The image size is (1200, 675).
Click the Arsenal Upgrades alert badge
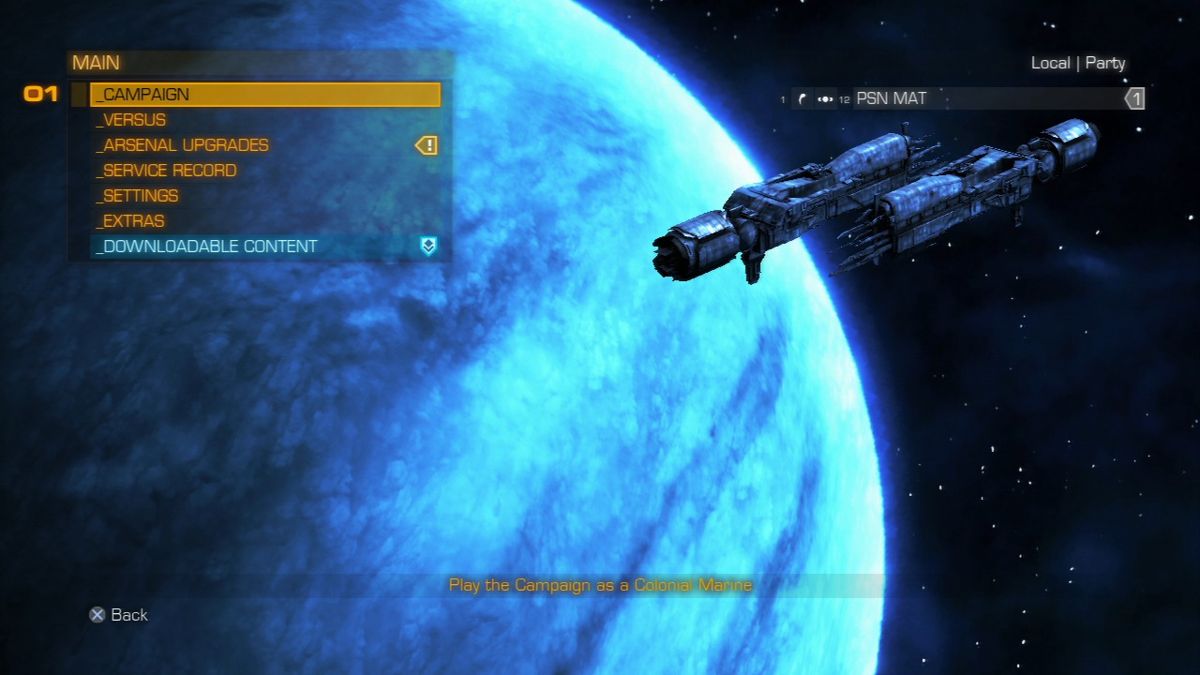427,146
